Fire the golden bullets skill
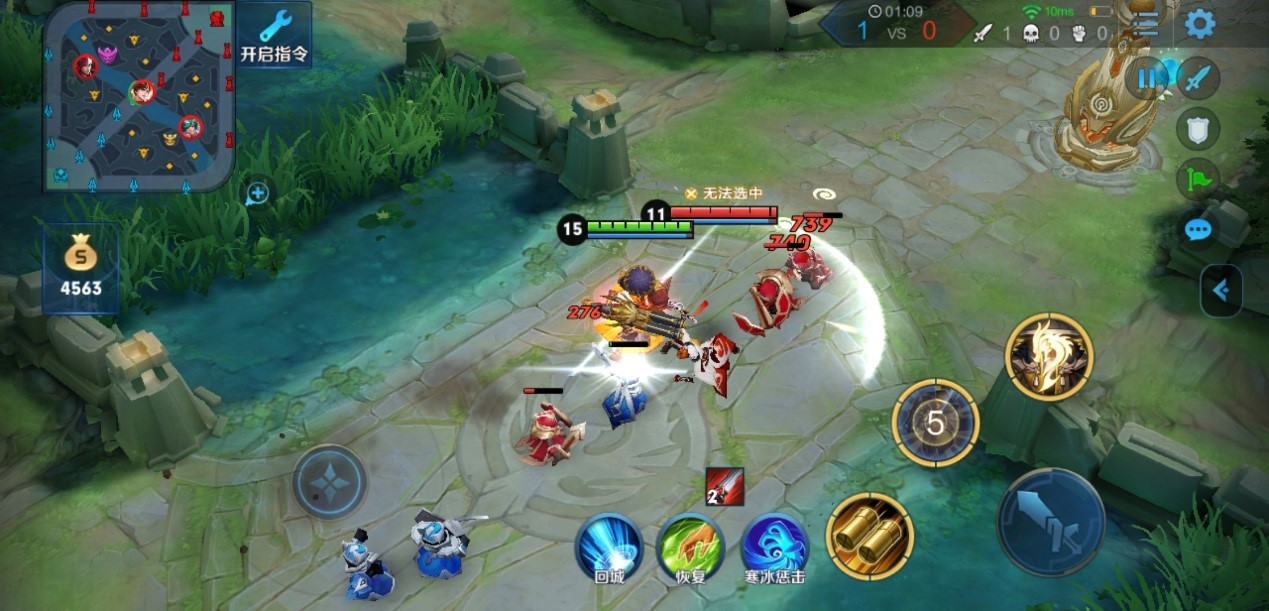Image resolution: width=1269 pixels, height=611 pixels. click(x=869, y=536)
